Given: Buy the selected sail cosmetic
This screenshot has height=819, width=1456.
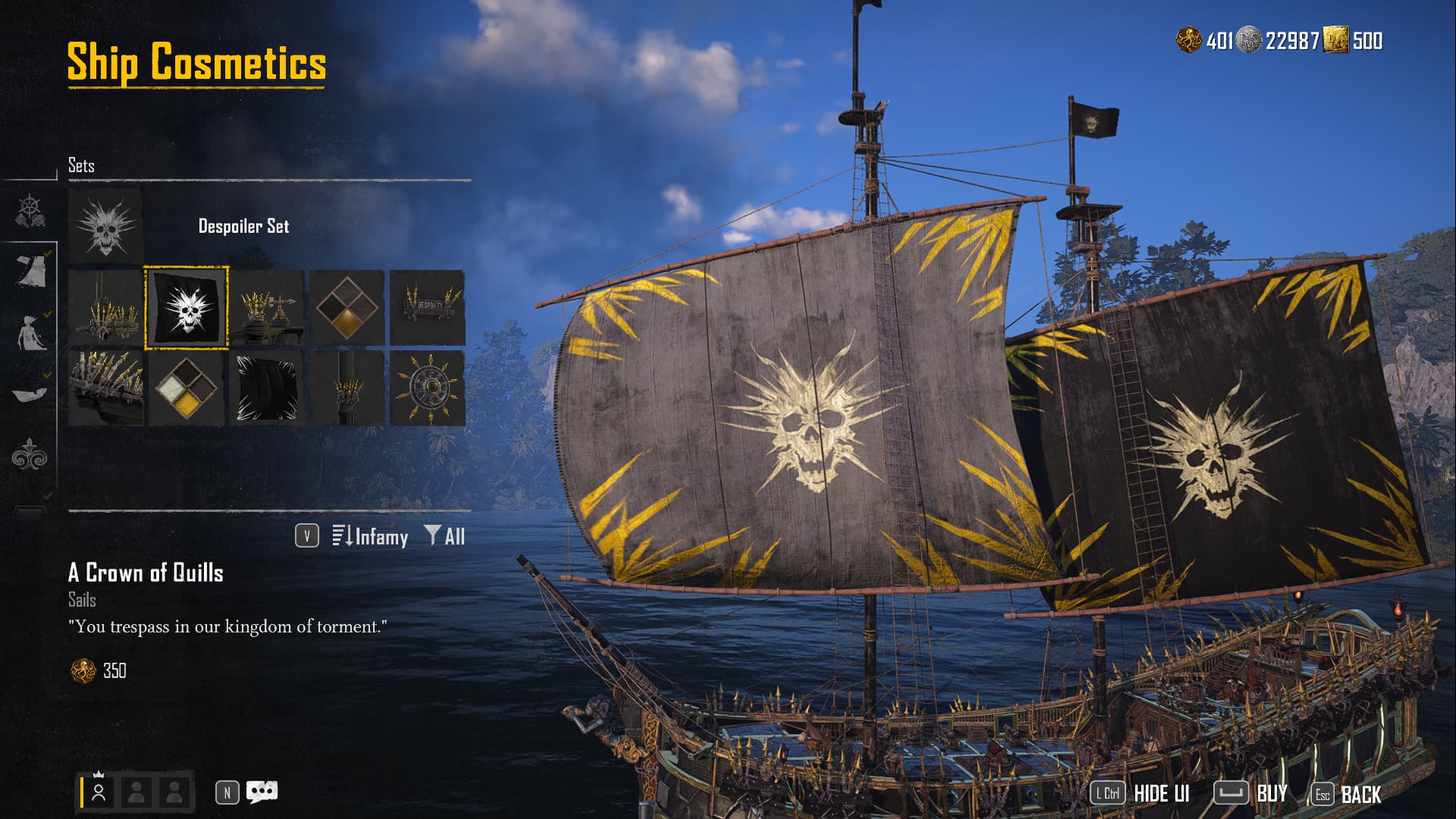Looking at the screenshot, I should coord(1251,793).
